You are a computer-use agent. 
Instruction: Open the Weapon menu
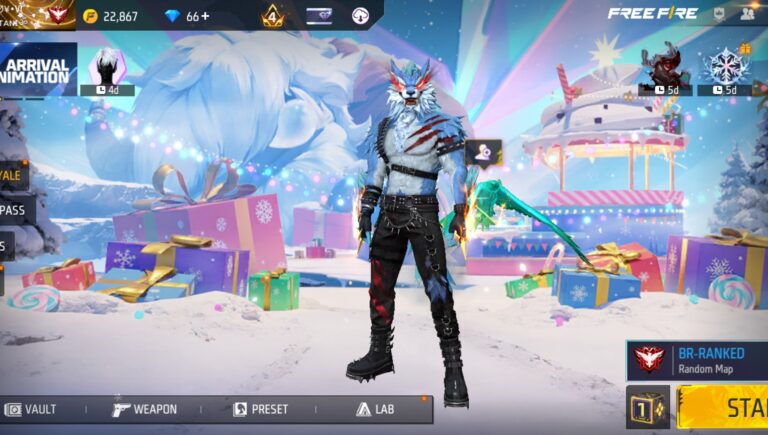click(x=145, y=409)
